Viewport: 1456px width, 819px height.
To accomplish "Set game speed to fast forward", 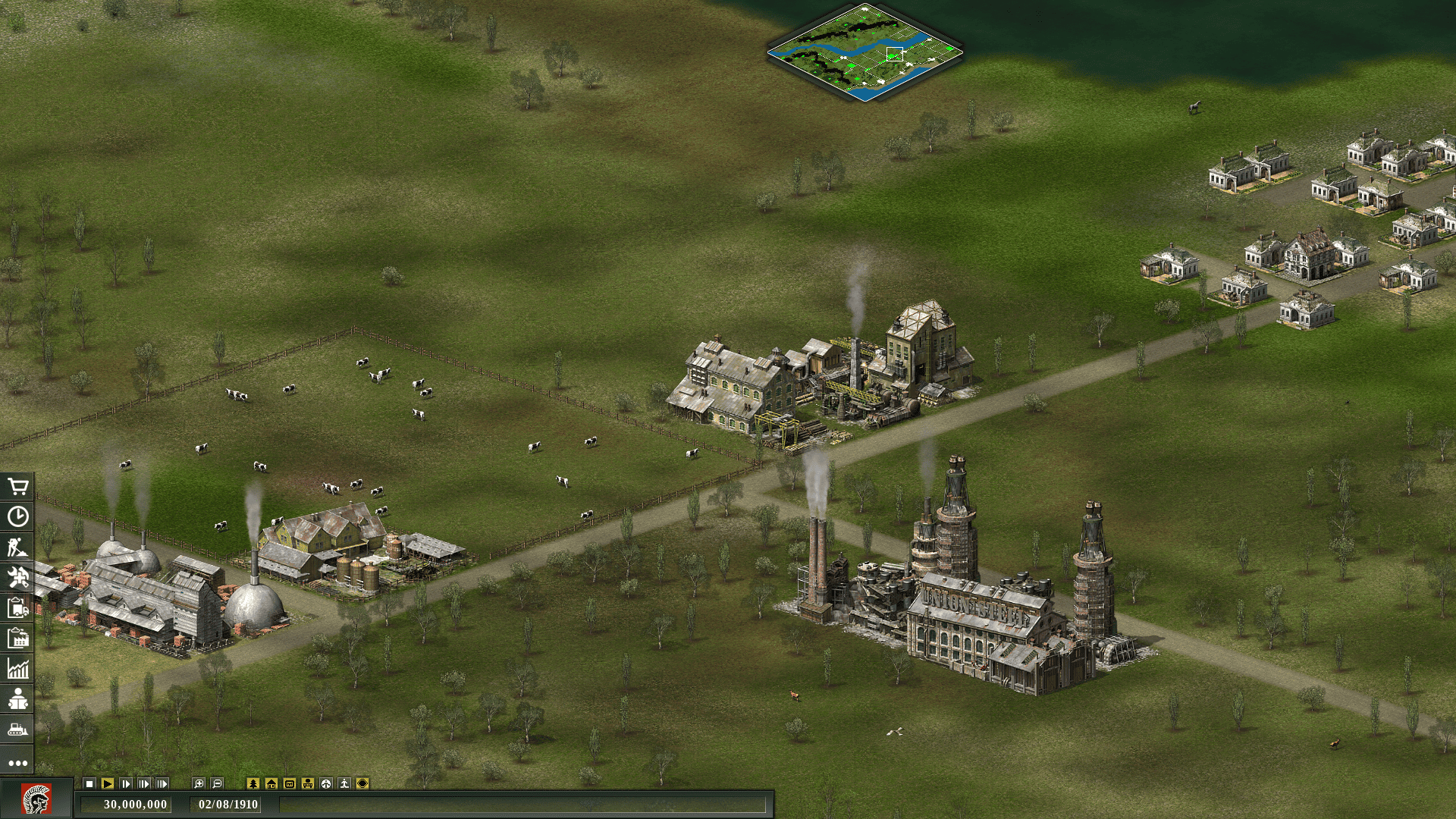I will [x=144, y=783].
